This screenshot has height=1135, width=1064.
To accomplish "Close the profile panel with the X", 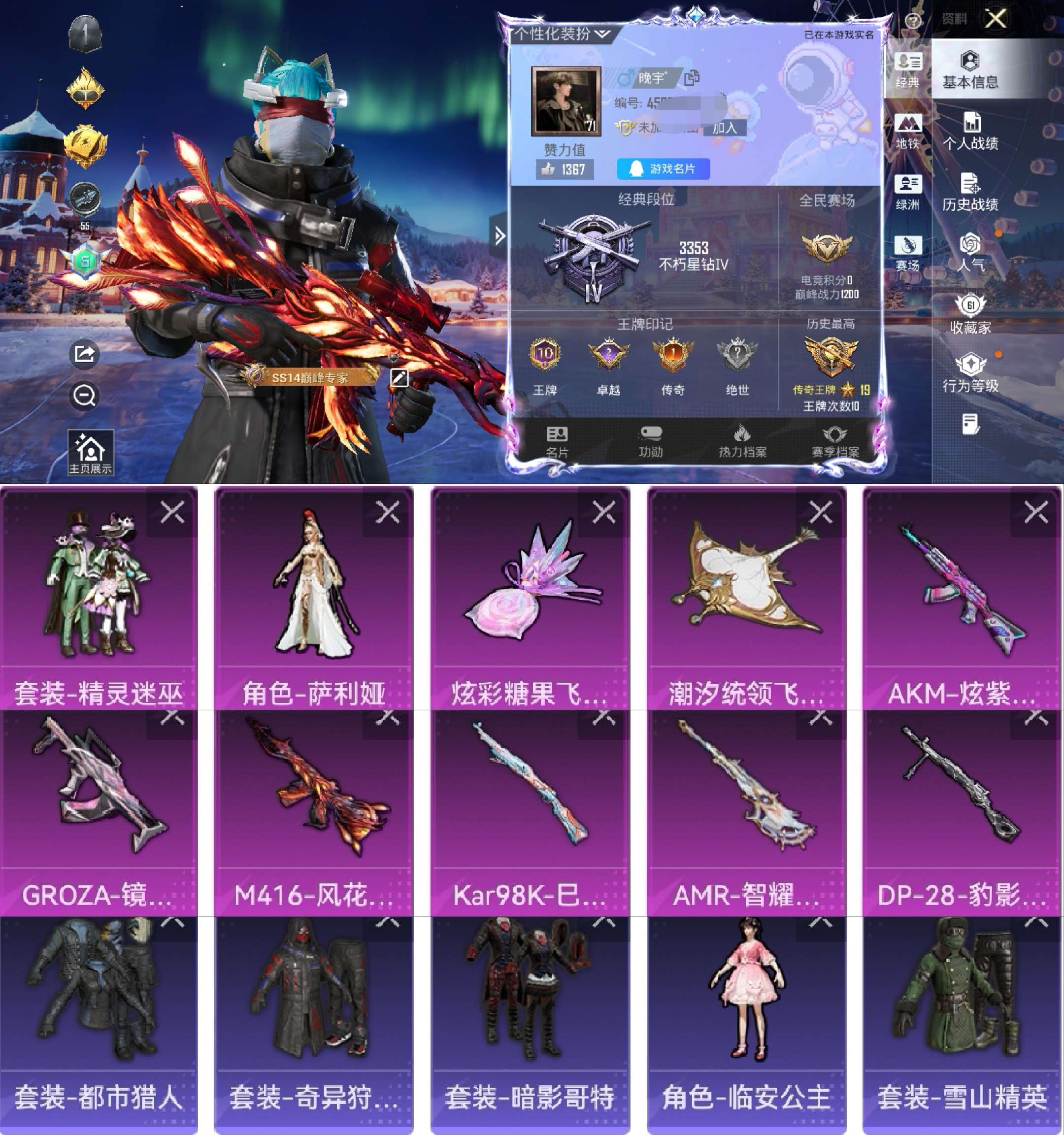I will point(996,19).
